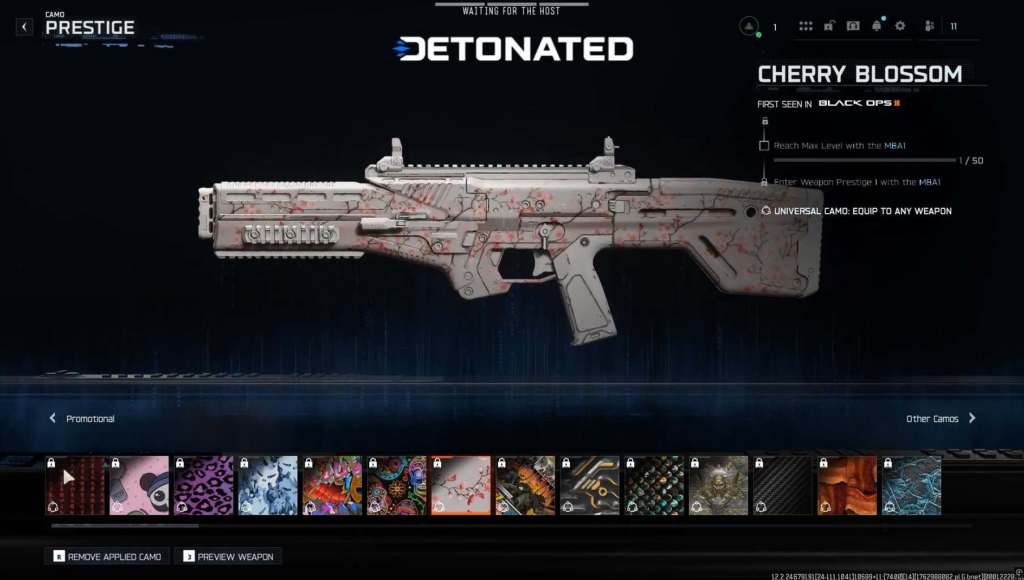Choose the golden skull camo
This screenshot has height=580, width=1024.
click(x=718, y=486)
